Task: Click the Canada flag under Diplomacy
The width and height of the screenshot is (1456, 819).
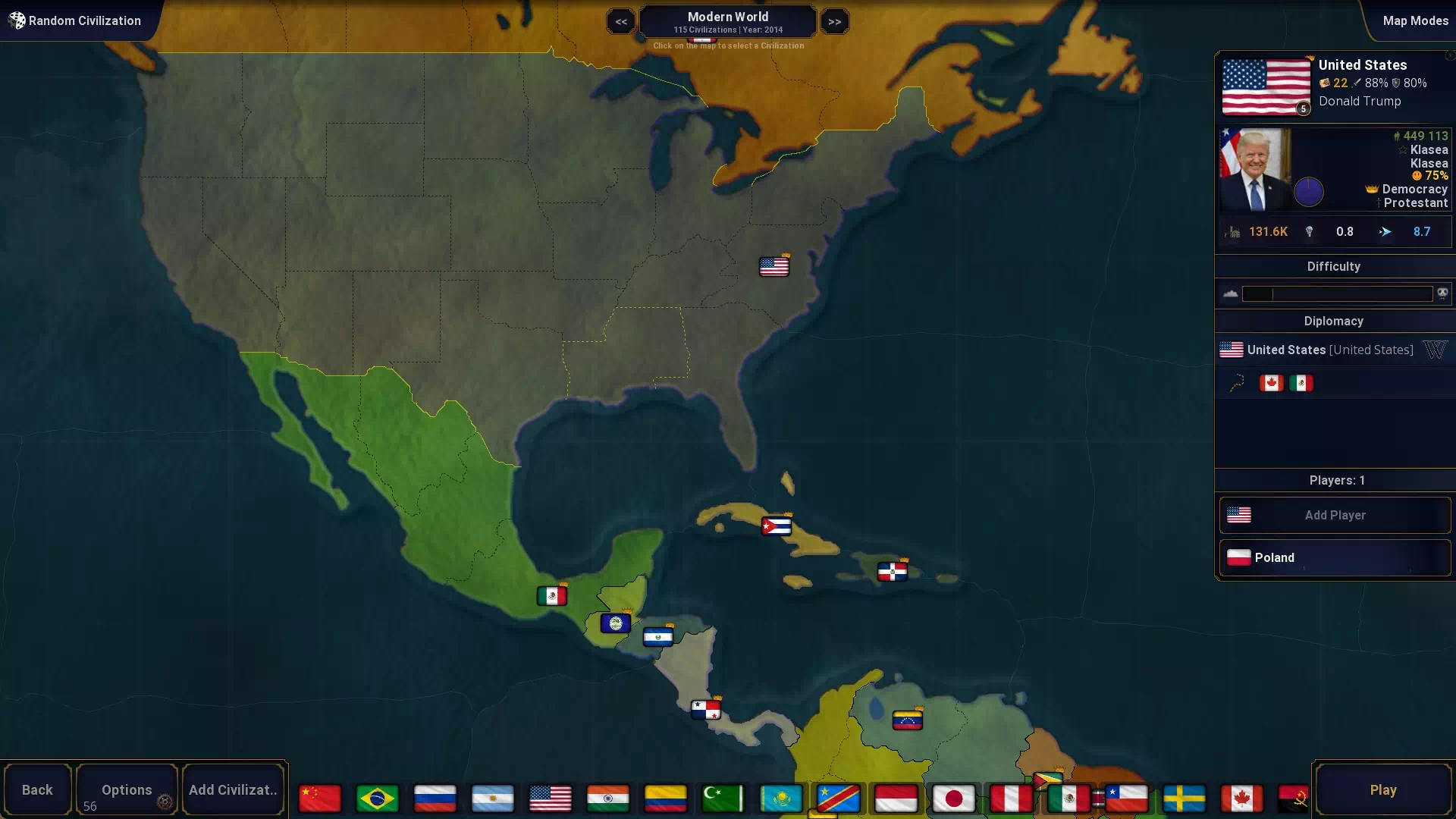Action: (1269, 383)
